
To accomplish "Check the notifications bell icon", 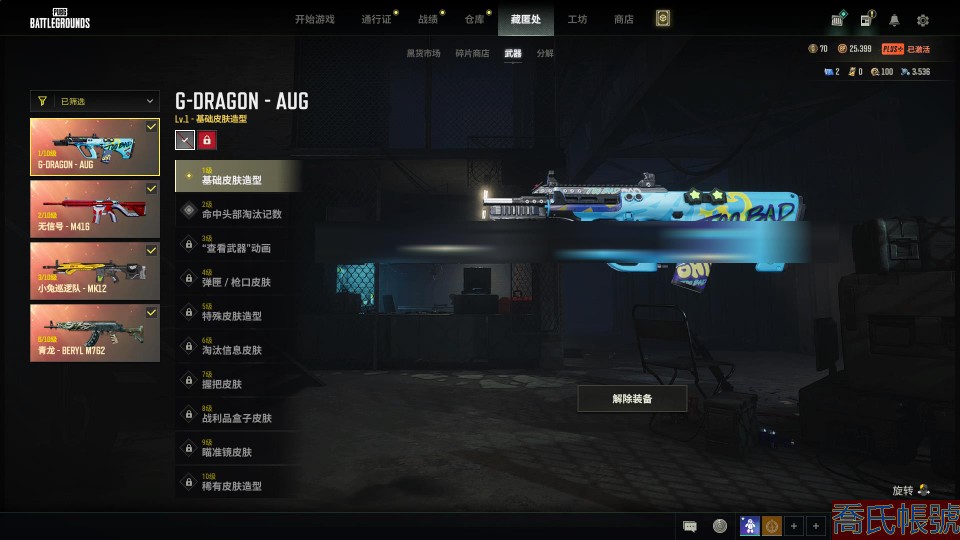I will pos(894,20).
